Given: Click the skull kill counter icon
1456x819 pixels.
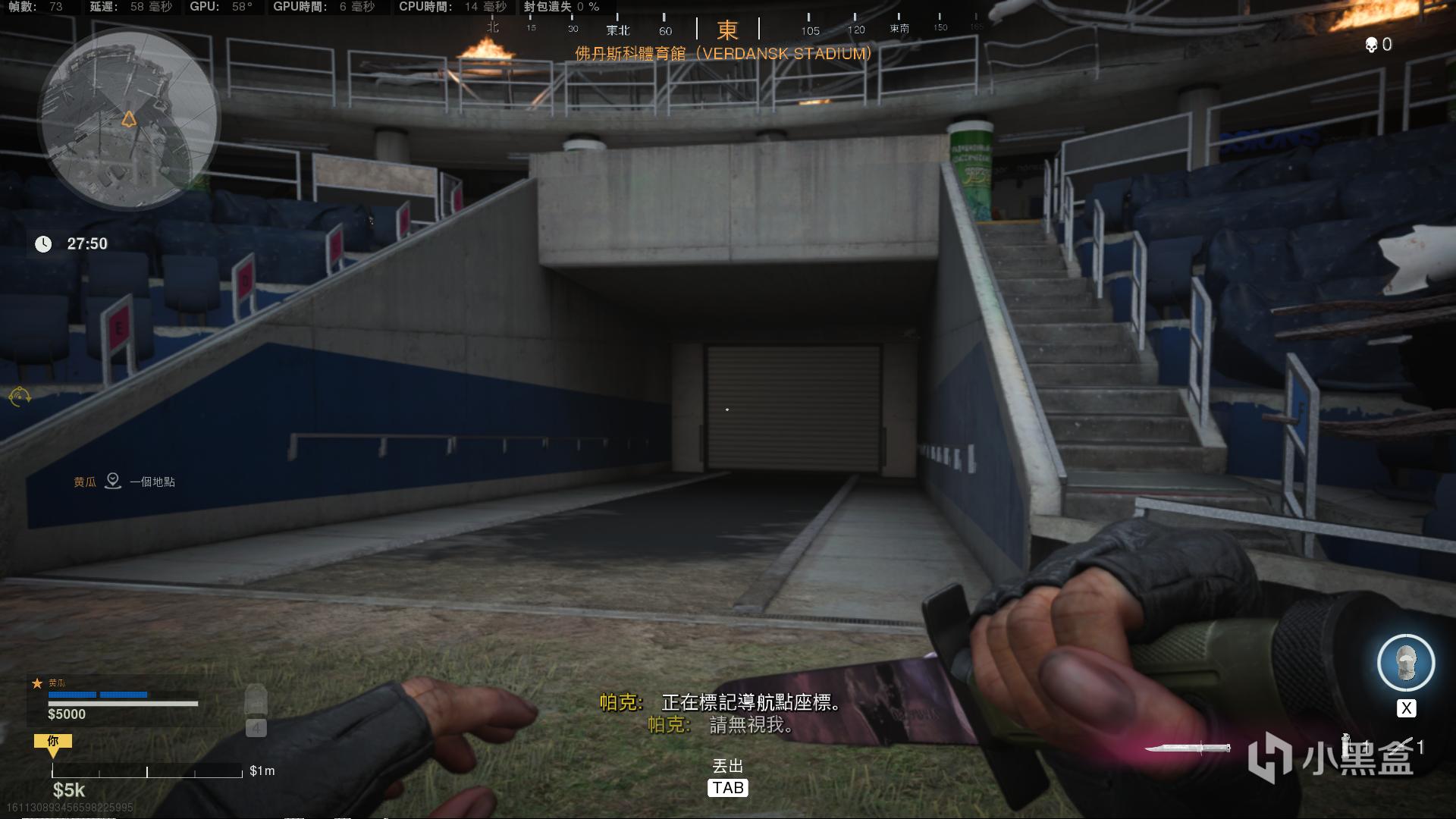Looking at the screenshot, I should 1371,45.
